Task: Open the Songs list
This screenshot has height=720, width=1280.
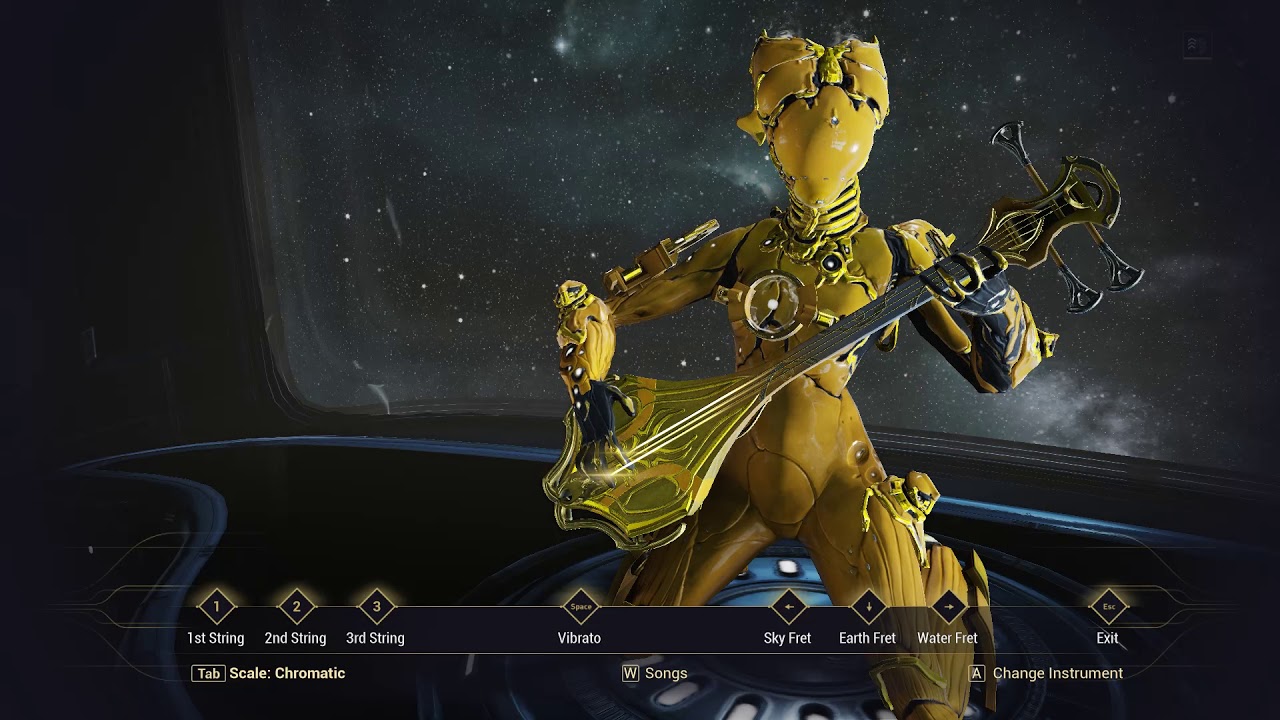Action: point(655,673)
